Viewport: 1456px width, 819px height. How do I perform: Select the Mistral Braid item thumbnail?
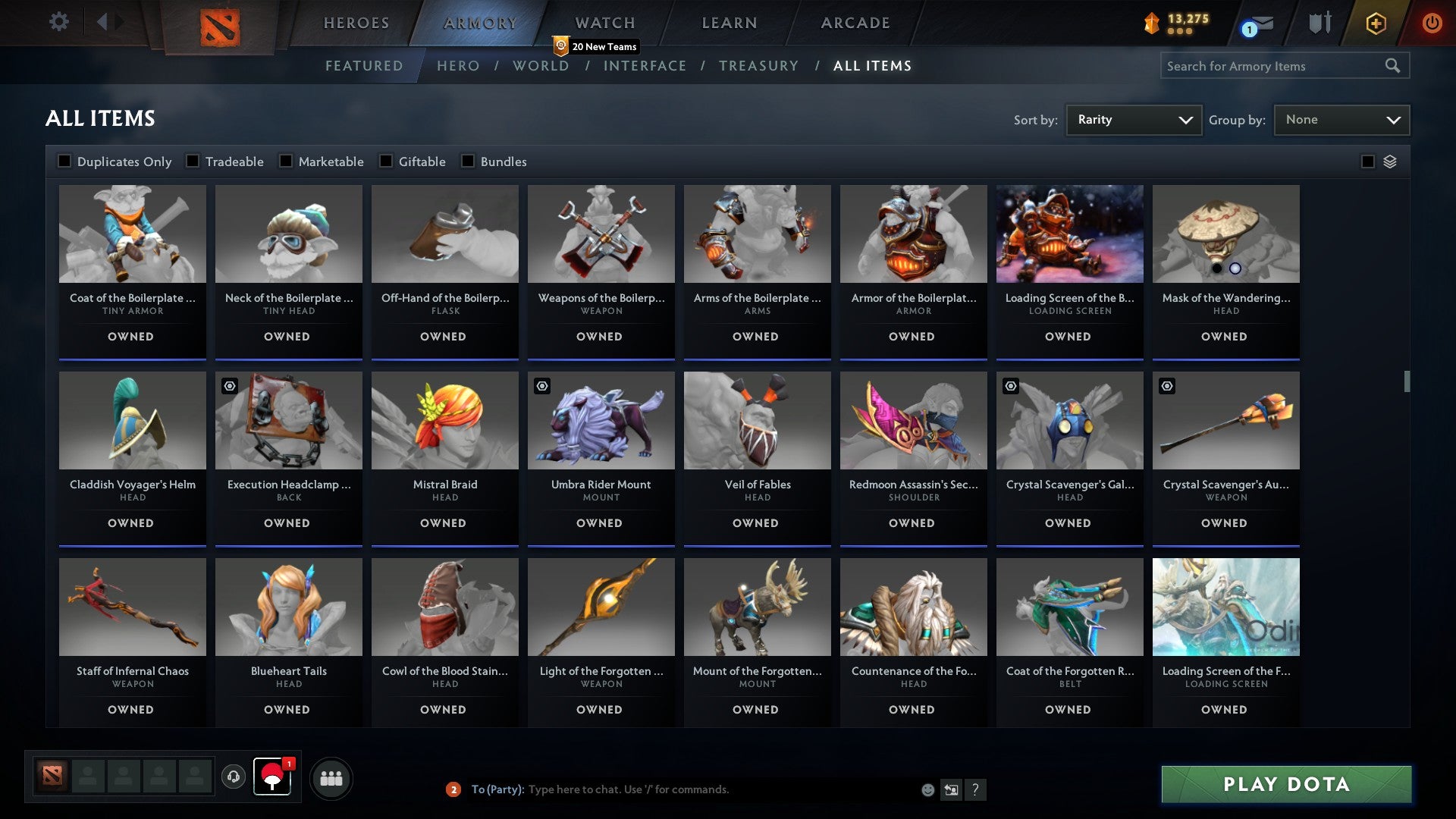click(x=444, y=421)
